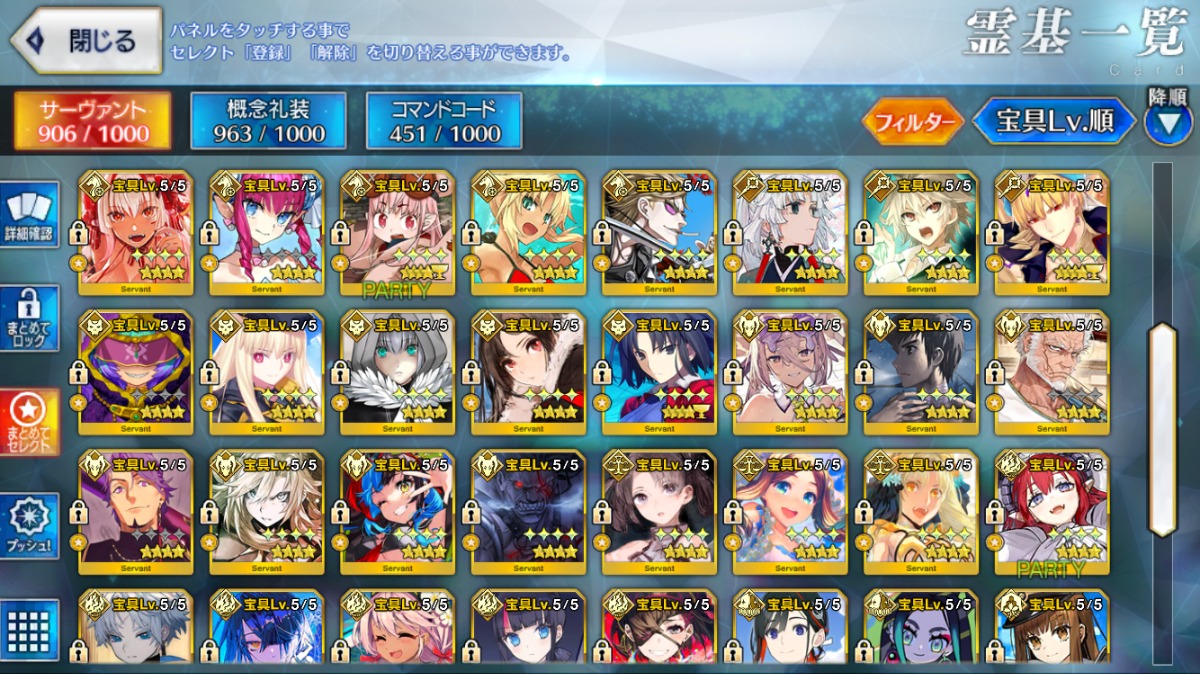Choose the white-bearded old man servant card
Viewport: 1200px width, 674px height.
click(1051, 372)
